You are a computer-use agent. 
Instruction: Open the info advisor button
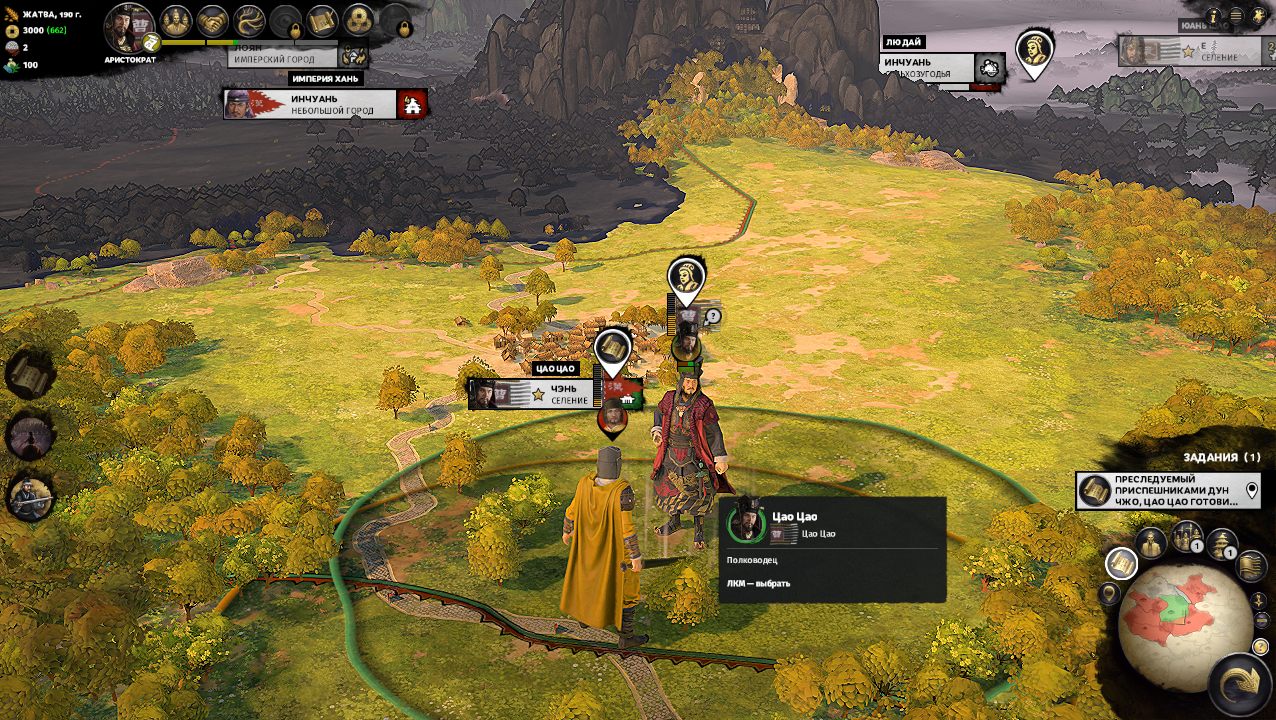1214,16
